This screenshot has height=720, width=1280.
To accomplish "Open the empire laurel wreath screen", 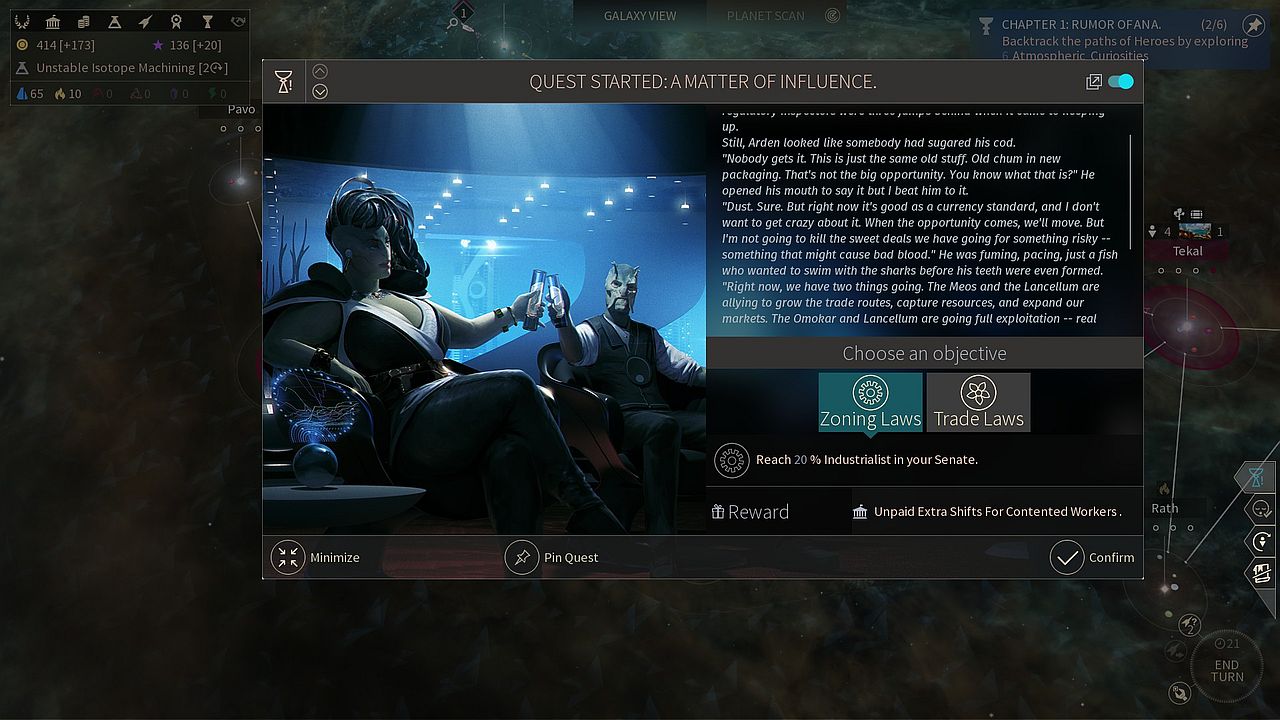I will [22, 22].
